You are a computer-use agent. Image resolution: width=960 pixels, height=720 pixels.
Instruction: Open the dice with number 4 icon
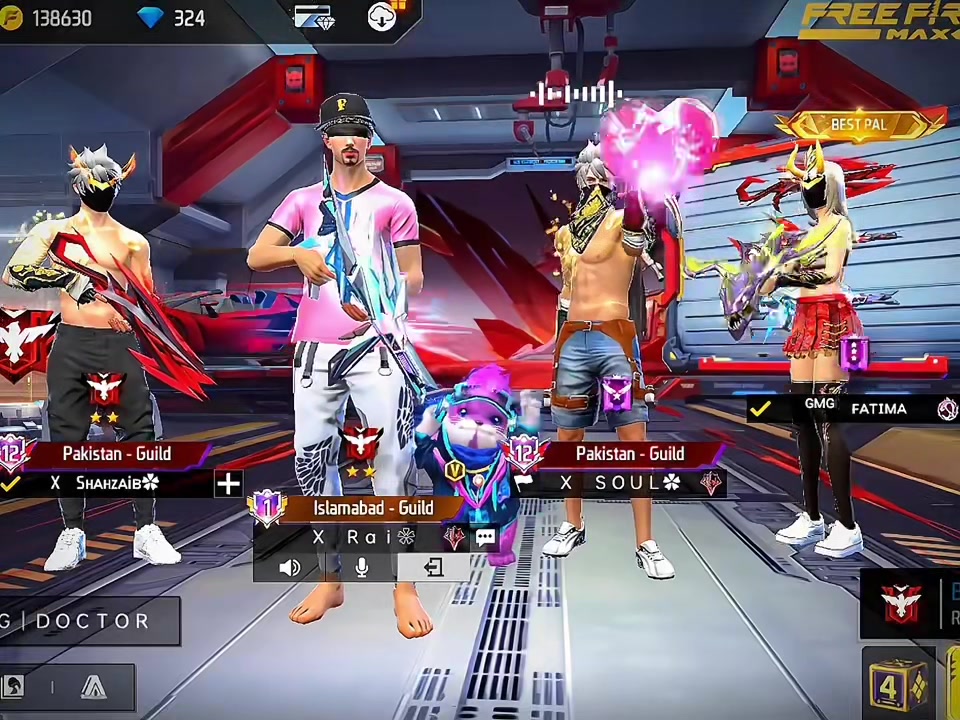tap(898, 687)
